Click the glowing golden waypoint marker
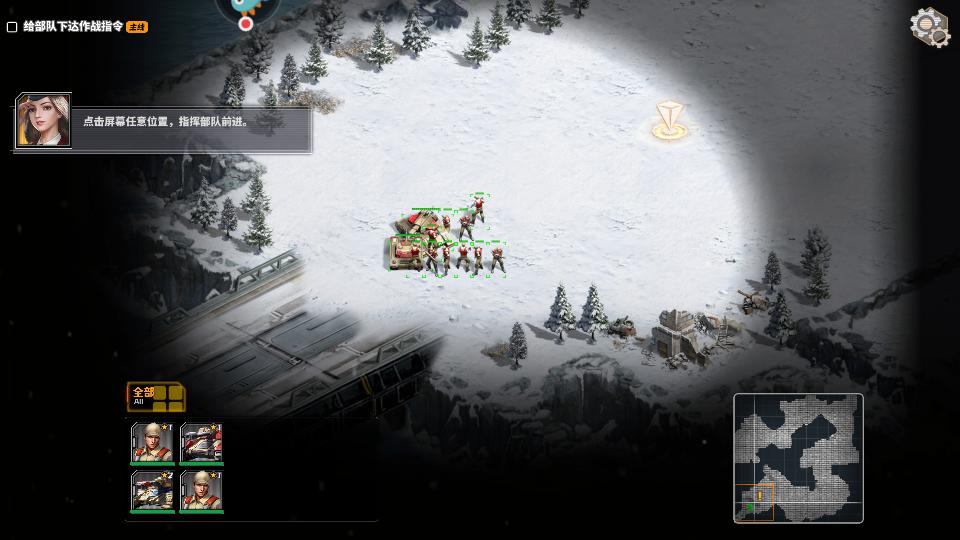Viewport: 960px width, 540px height. (x=668, y=121)
